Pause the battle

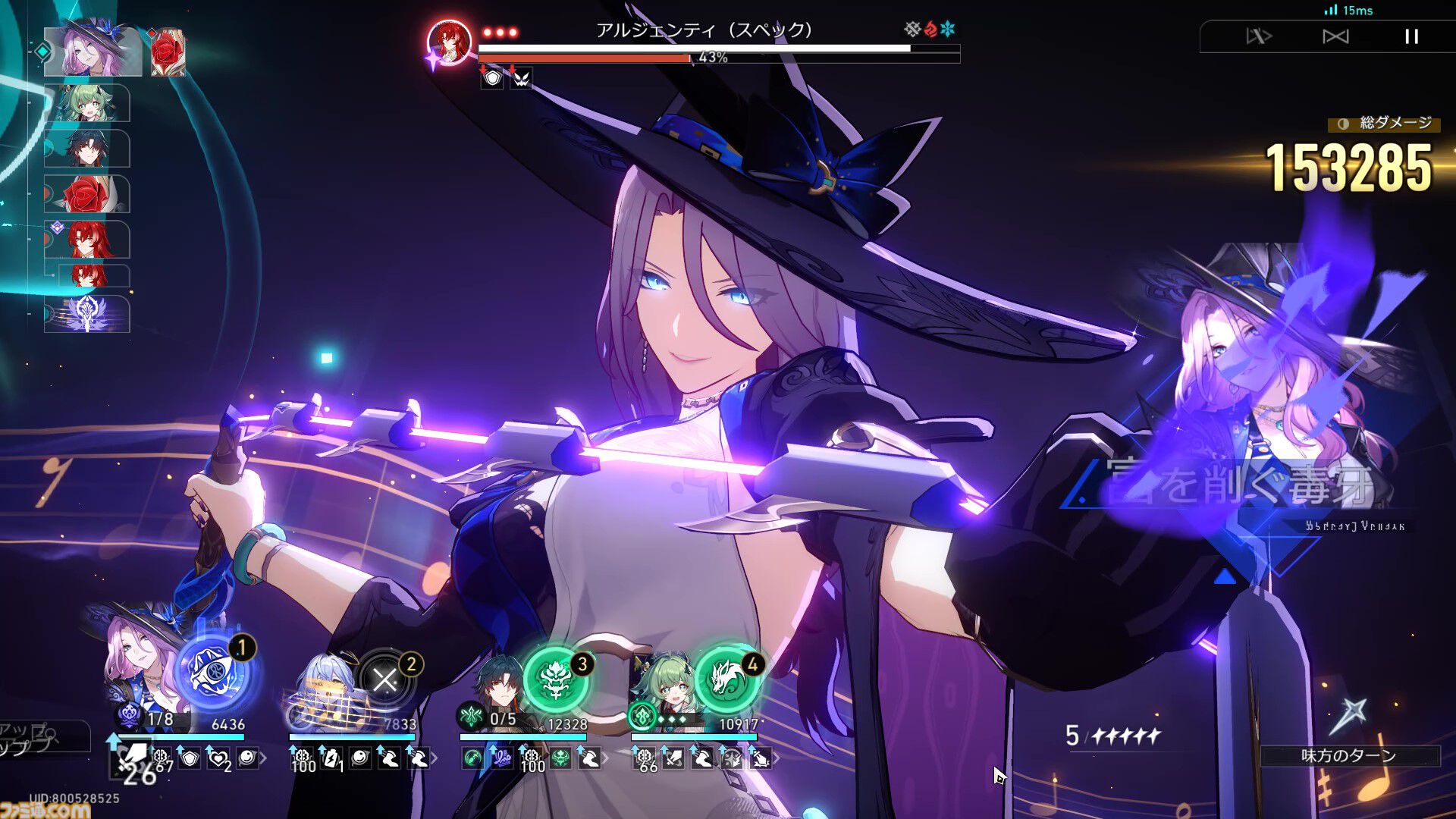click(x=1411, y=36)
